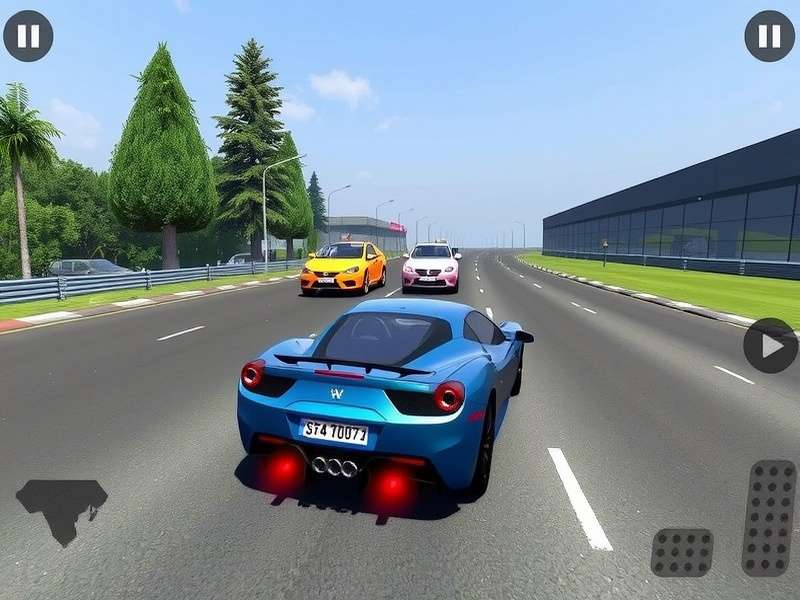Select the dark silhouette-shaped icon

point(61,507)
